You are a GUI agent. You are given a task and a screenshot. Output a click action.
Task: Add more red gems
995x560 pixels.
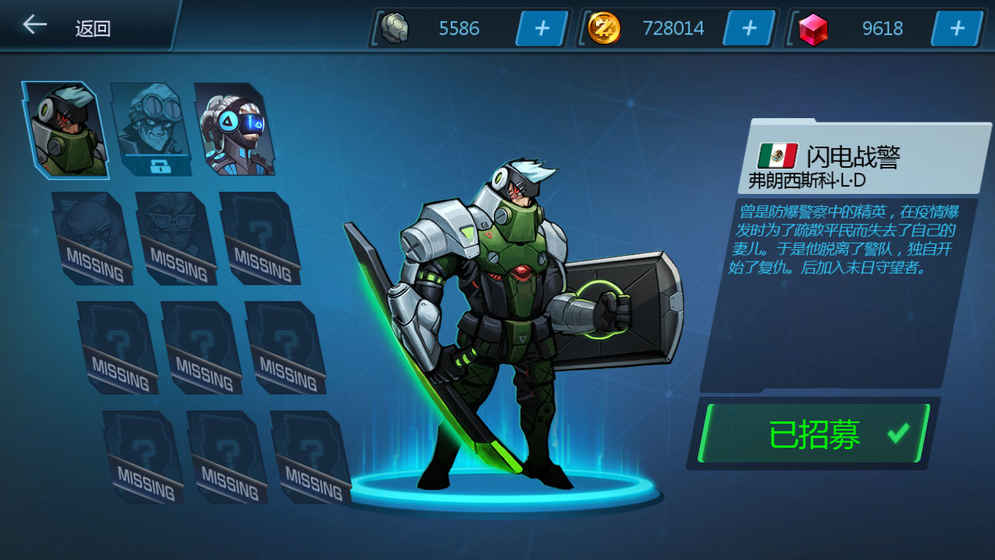point(956,28)
